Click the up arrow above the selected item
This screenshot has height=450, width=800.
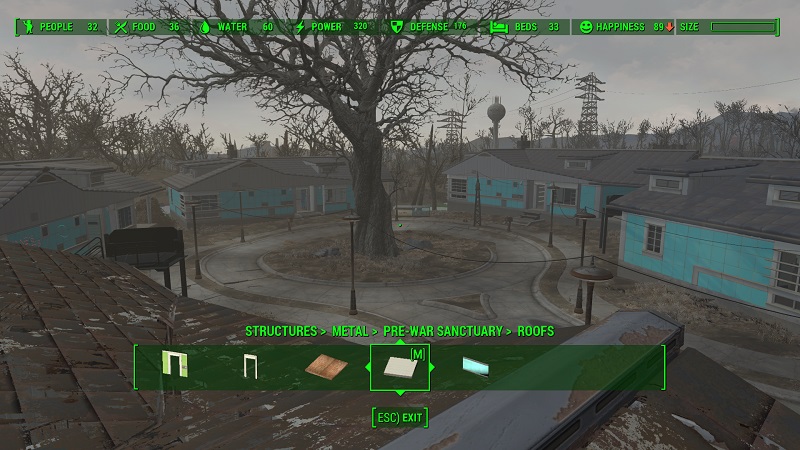(400, 341)
